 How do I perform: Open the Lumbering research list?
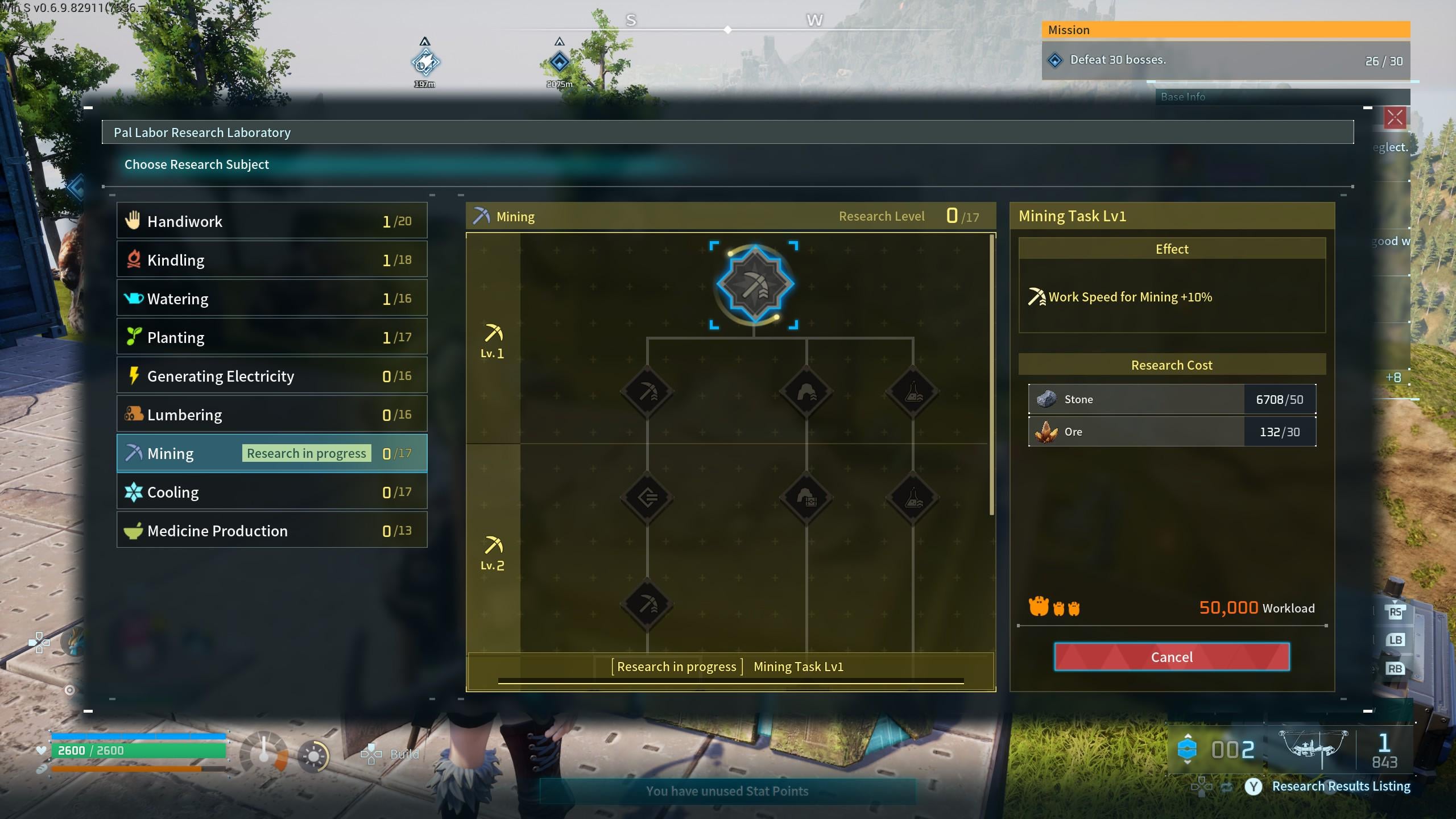coord(272,415)
